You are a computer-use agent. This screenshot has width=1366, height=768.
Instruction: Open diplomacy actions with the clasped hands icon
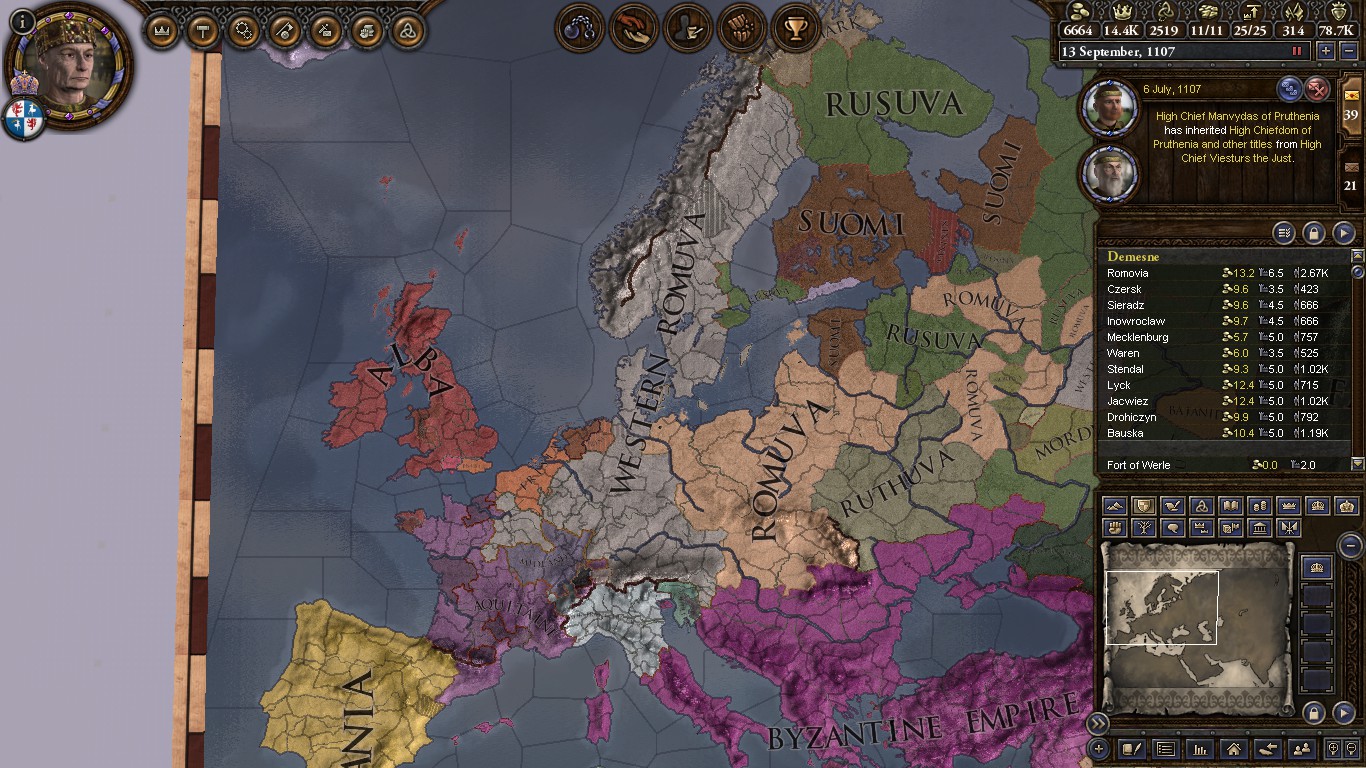click(x=634, y=27)
